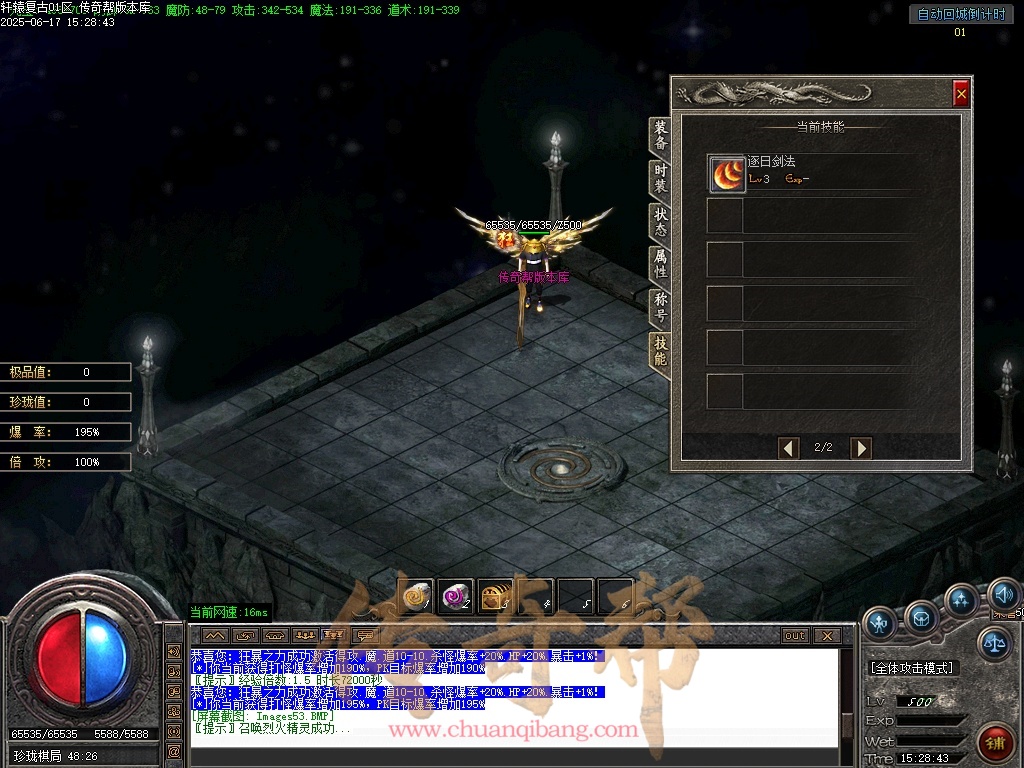Show the 状态 status tab
This screenshot has width=1024, height=768.
661,222
